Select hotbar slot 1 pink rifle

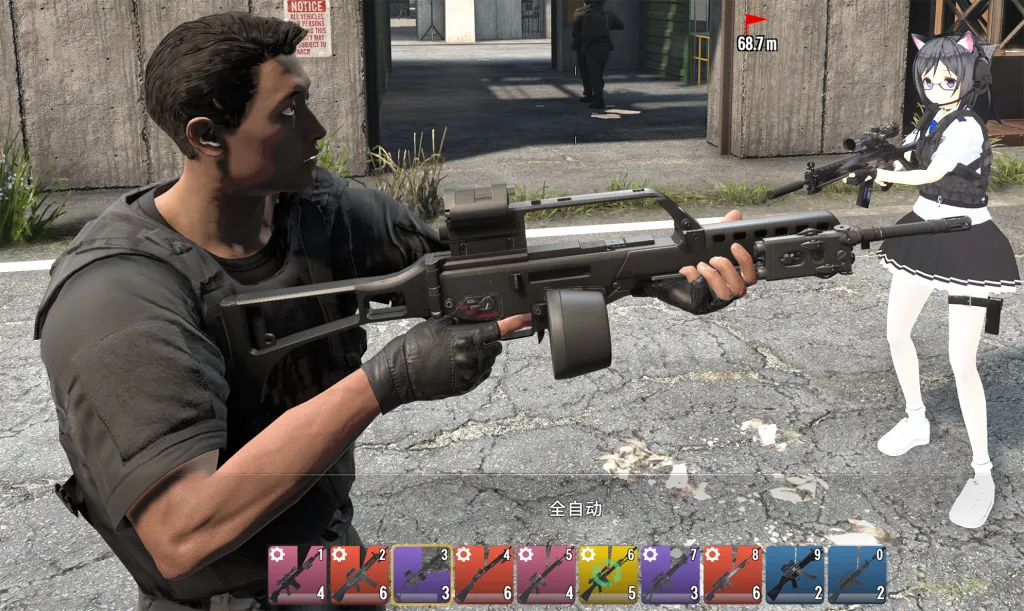coord(297,575)
